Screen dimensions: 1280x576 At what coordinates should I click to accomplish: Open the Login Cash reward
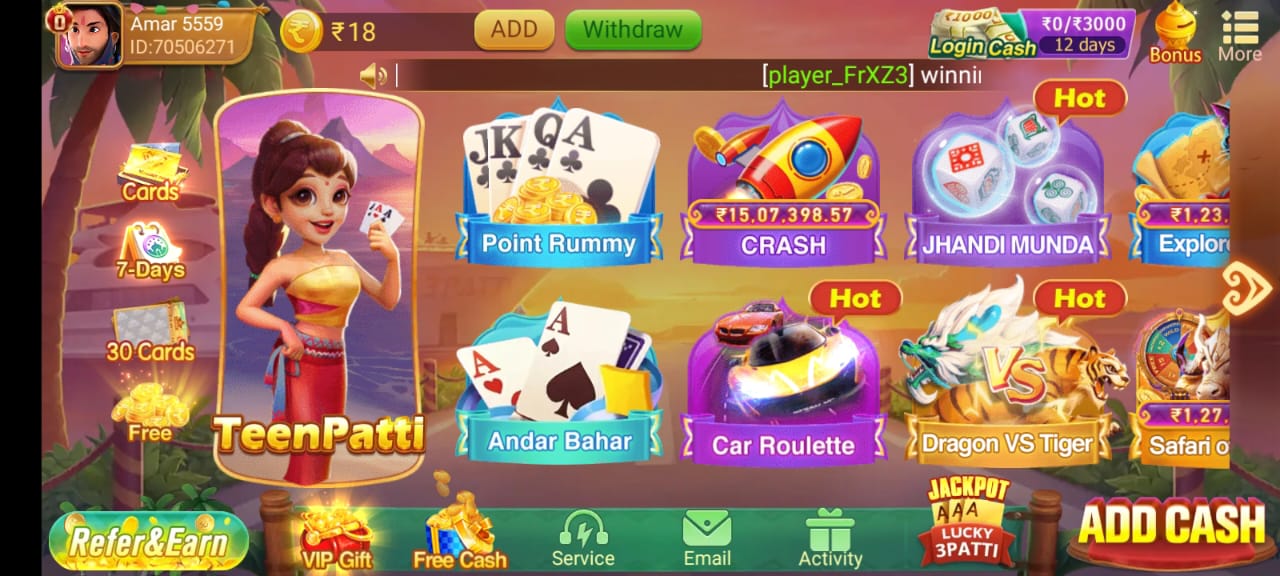pyautogui.click(x=1031, y=32)
